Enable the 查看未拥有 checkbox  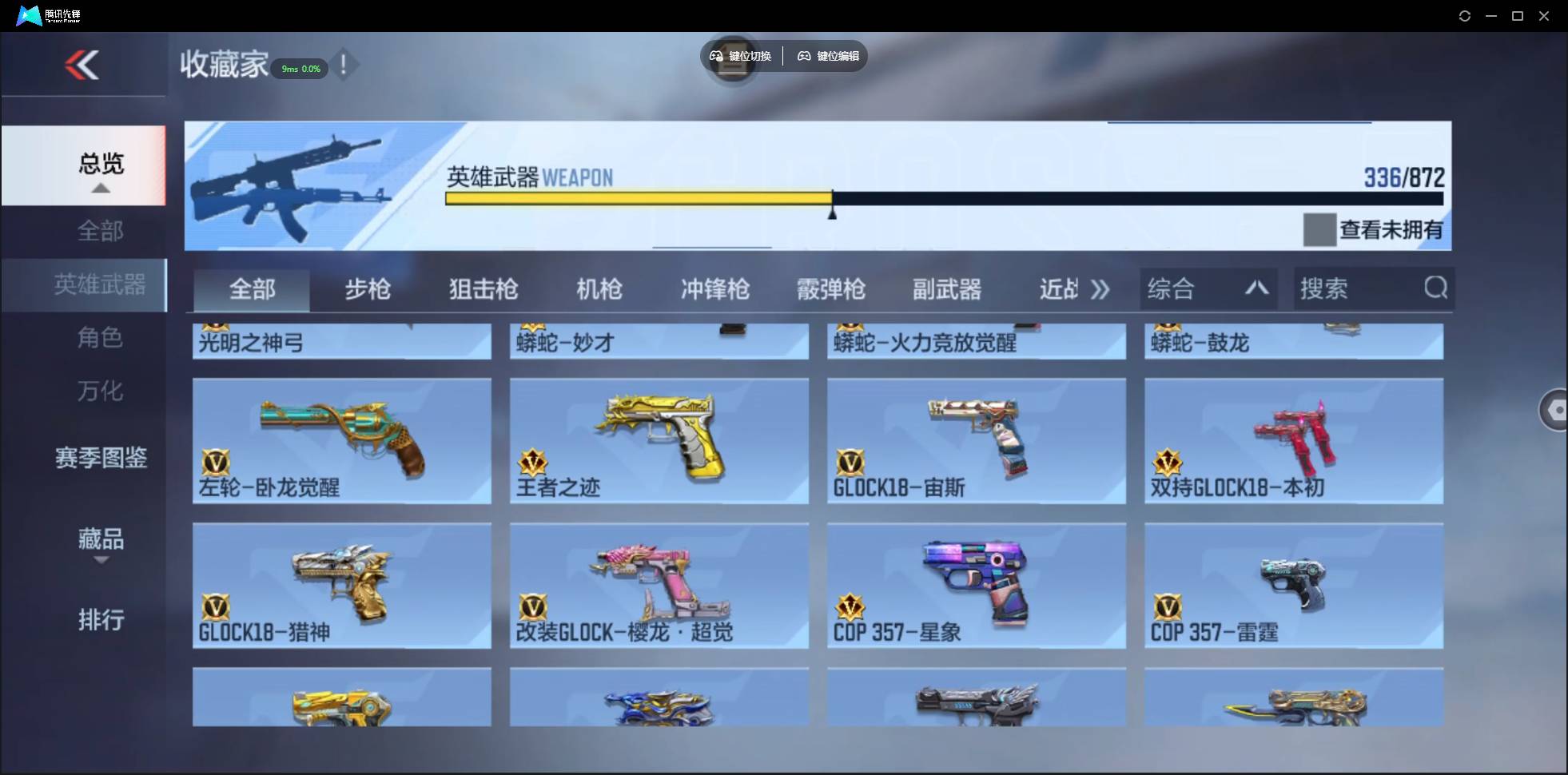coord(1319,229)
